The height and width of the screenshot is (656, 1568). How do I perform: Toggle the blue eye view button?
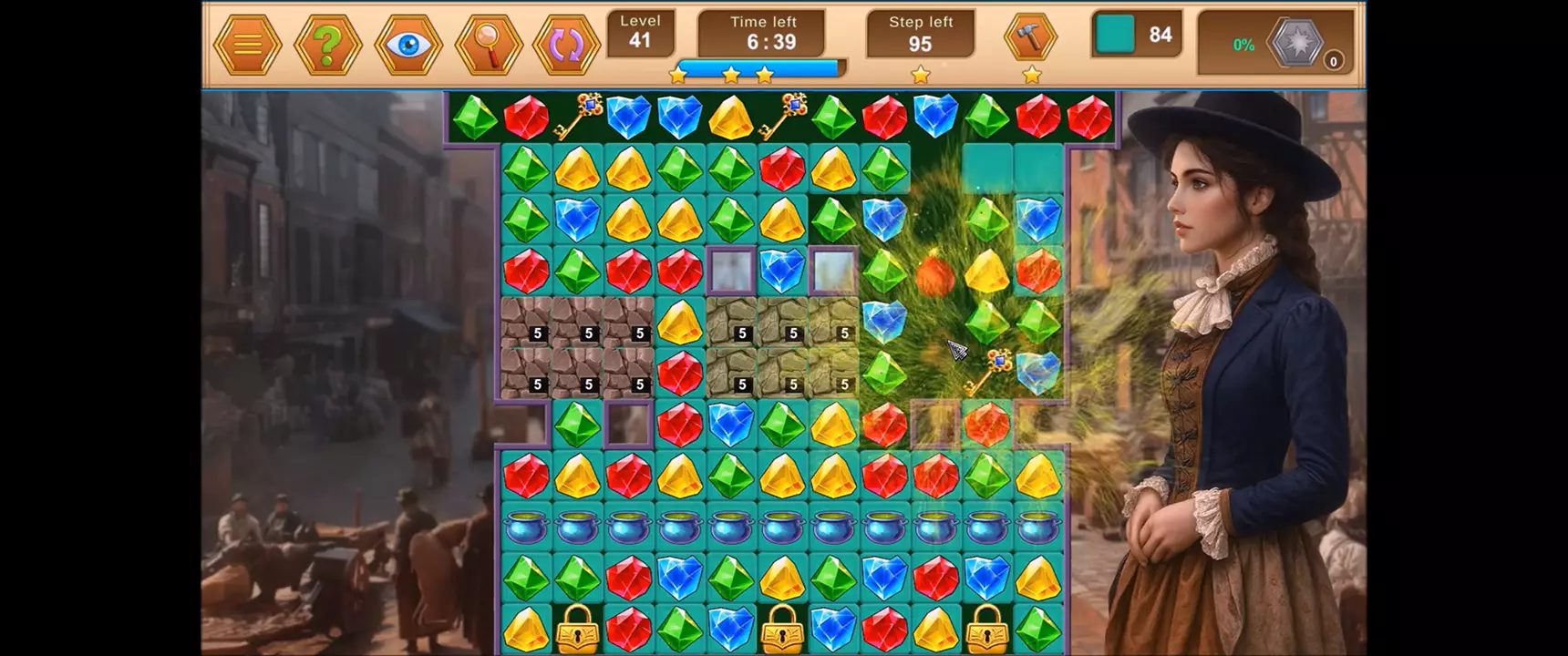(x=408, y=45)
